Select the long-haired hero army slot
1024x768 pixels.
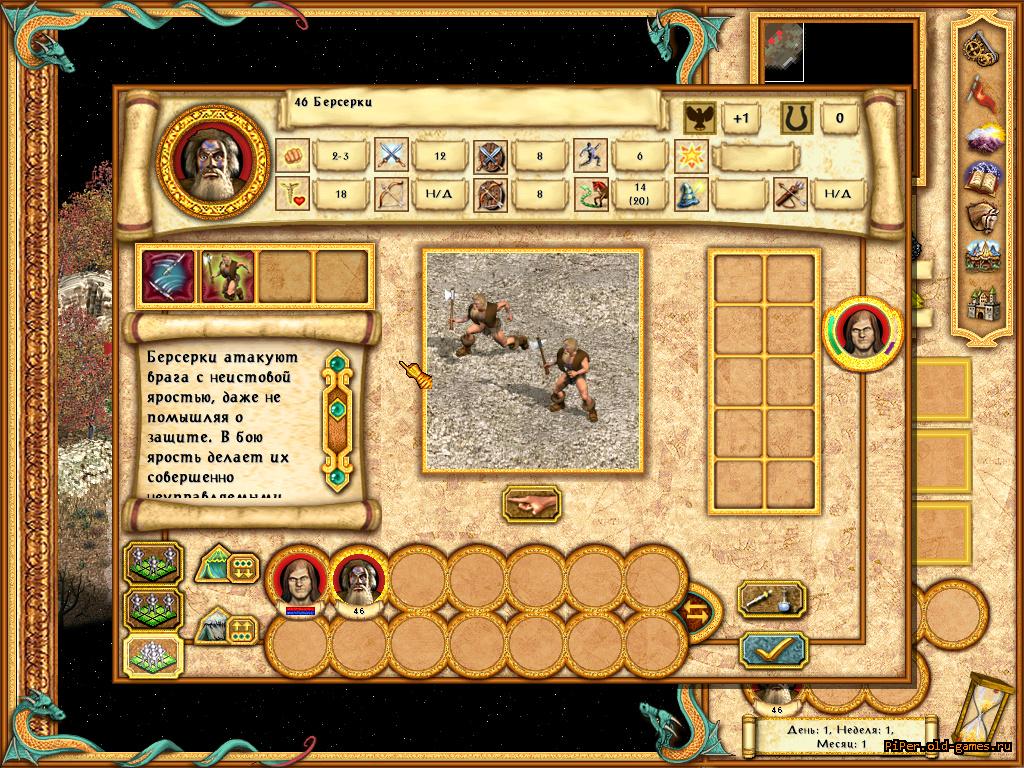299,582
